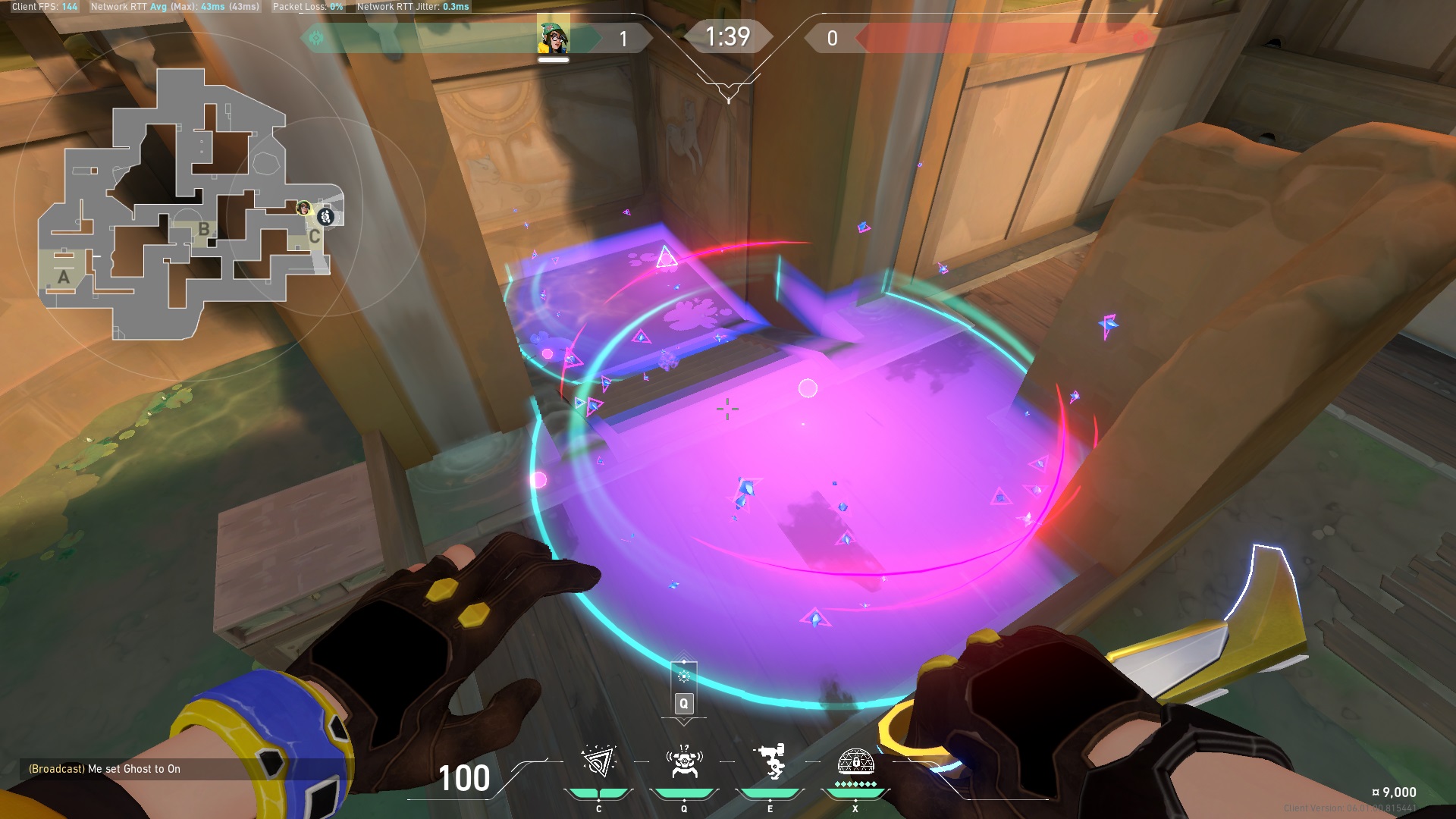Click the C site label on minimap
1456x819 pixels.
click(x=314, y=237)
